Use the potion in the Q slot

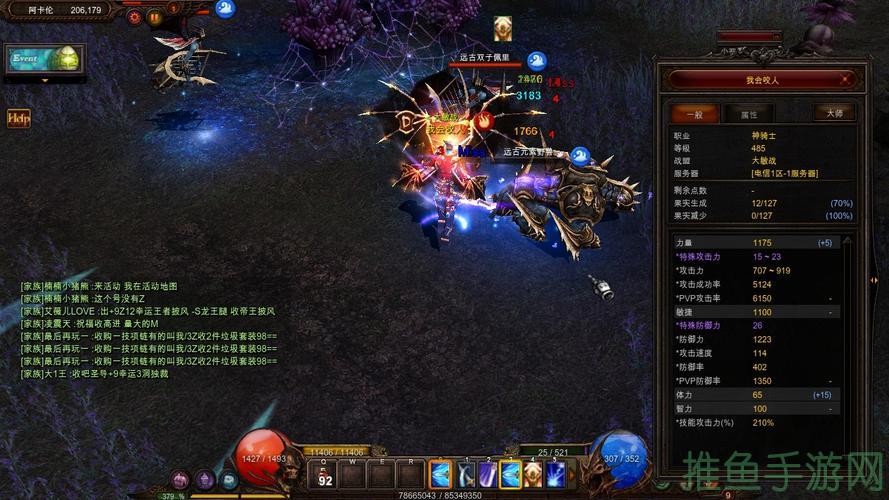coord(325,474)
